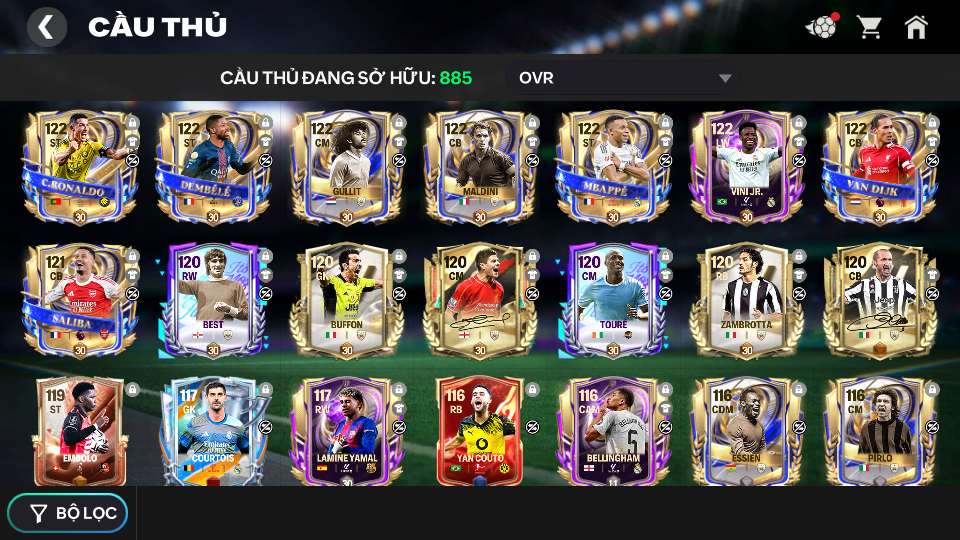960x540 pixels.
Task: Choose the Saliba player card
Action: 80,300
